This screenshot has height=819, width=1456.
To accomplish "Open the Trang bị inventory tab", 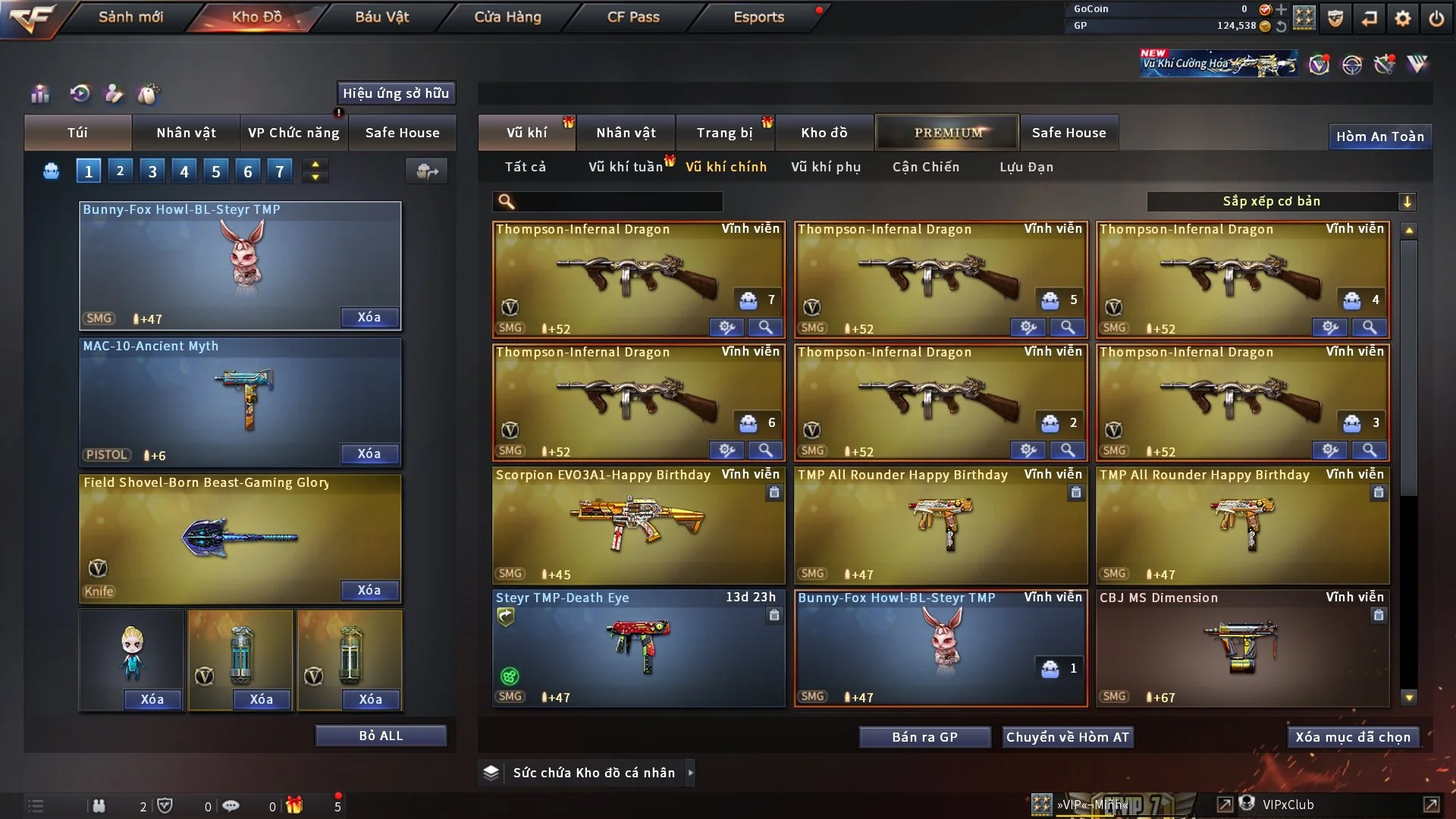I will 724,133.
